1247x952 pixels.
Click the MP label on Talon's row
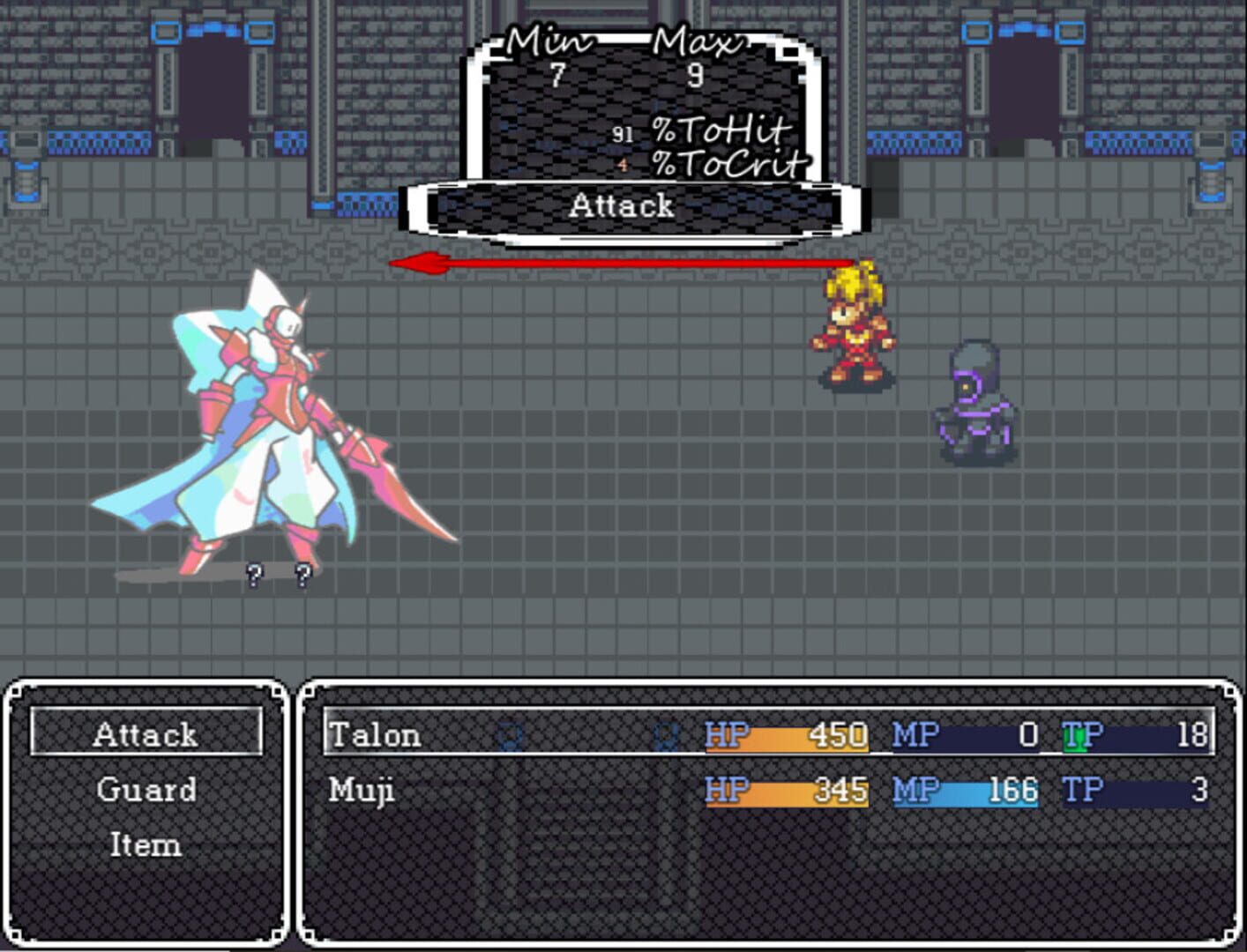[x=913, y=734]
